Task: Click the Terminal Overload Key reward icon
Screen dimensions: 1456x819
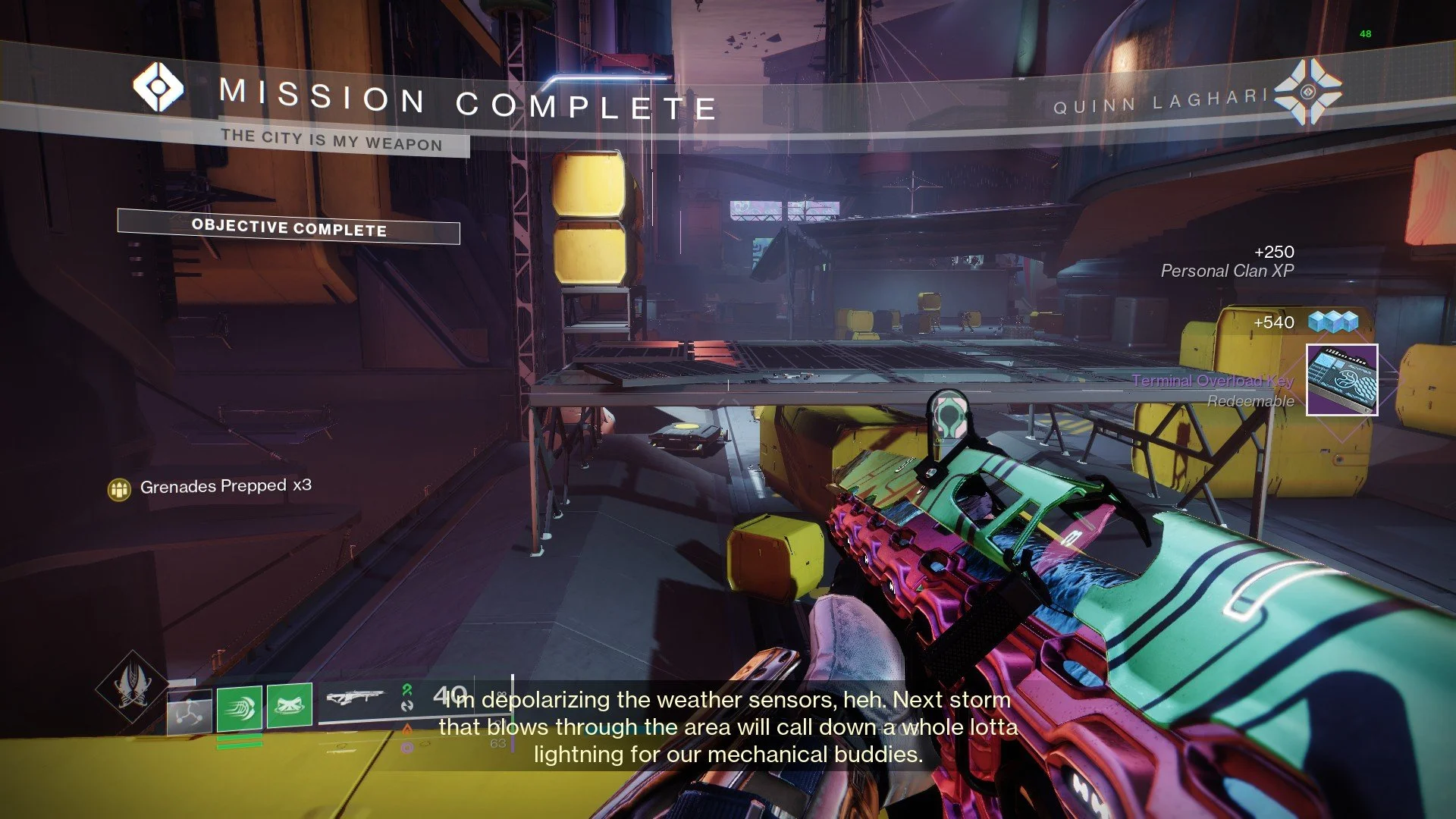Action: coord(1341,379)
